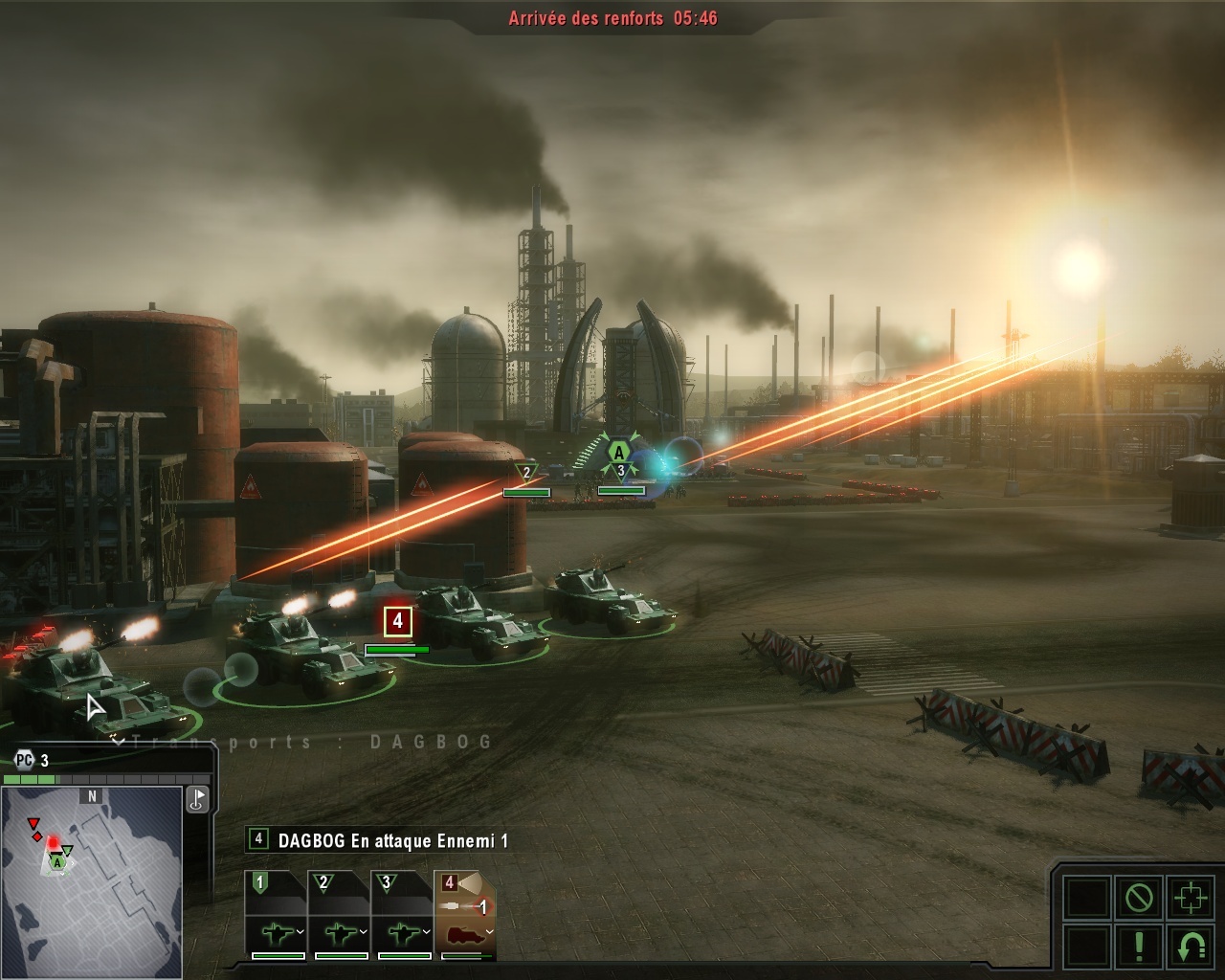This screenshot has height=980, width=1225.
Task: Open the dropdown arrow on unit card 1
Action: click(x=301, y=931)
